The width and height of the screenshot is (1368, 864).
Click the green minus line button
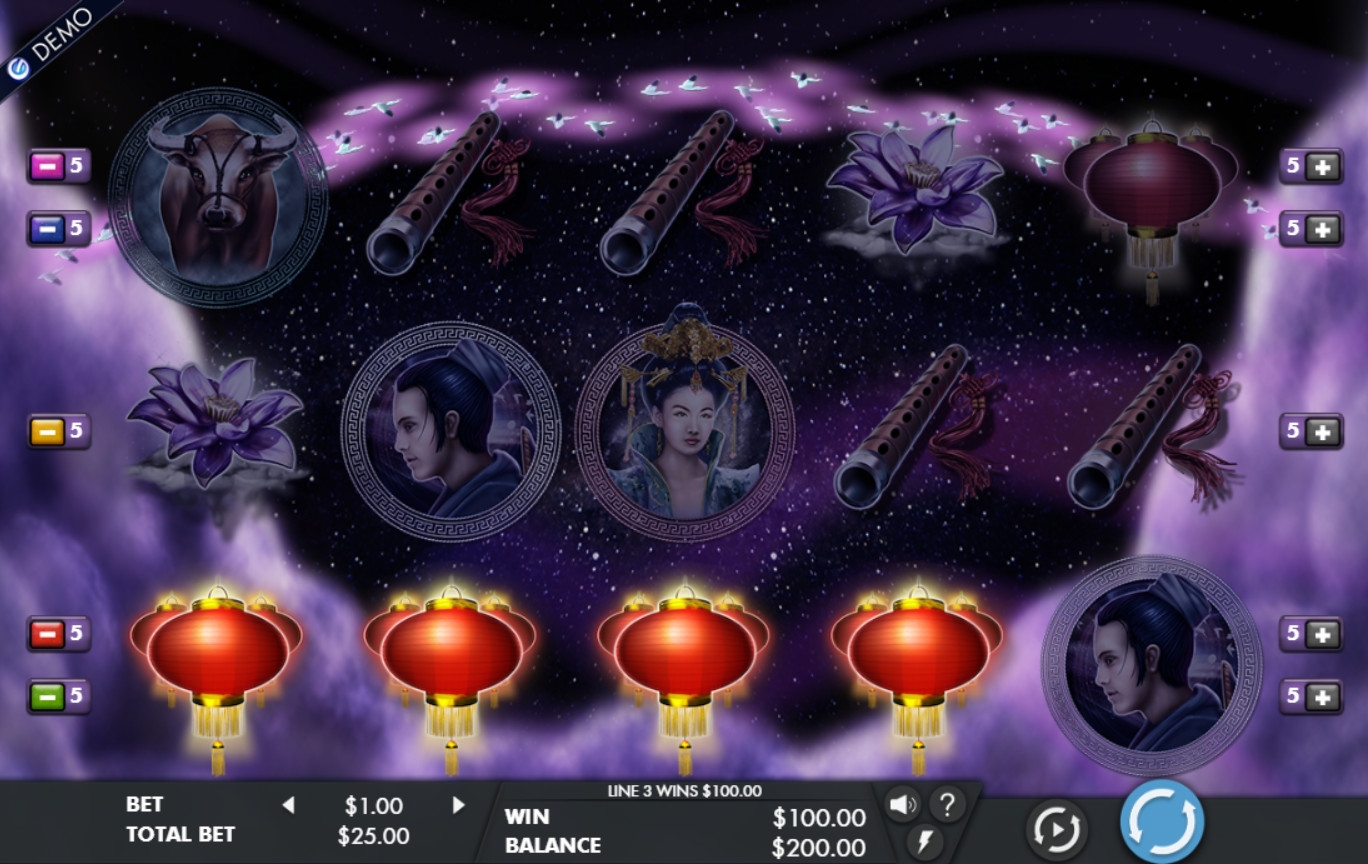[46, 696]
